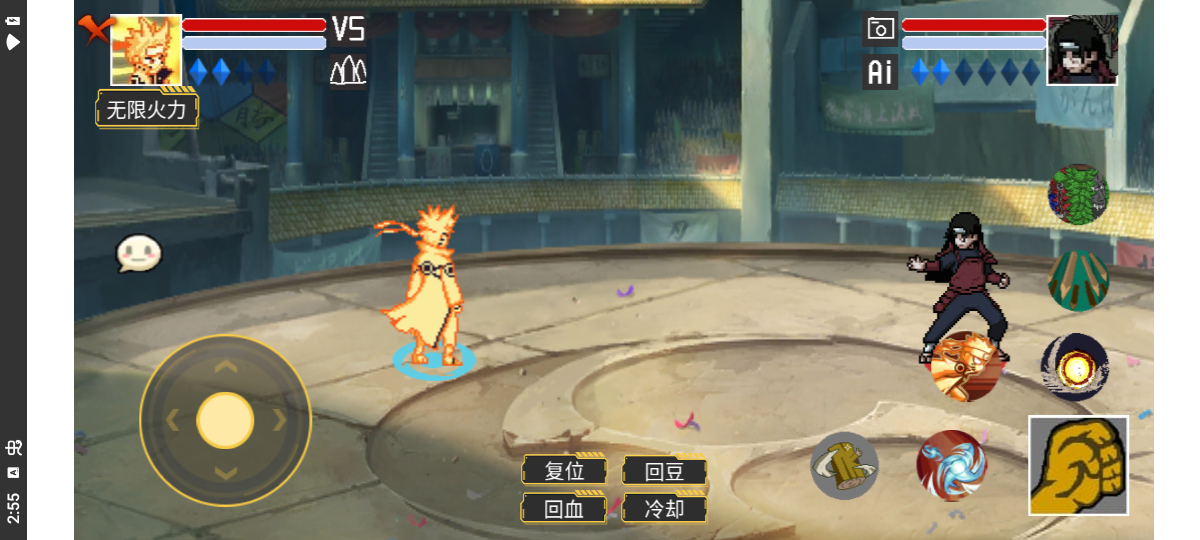Trigger the orange Kurama fox skill
Image resolution: width=1200 pixels, height=540 pixels.
(x=965, y=366)
